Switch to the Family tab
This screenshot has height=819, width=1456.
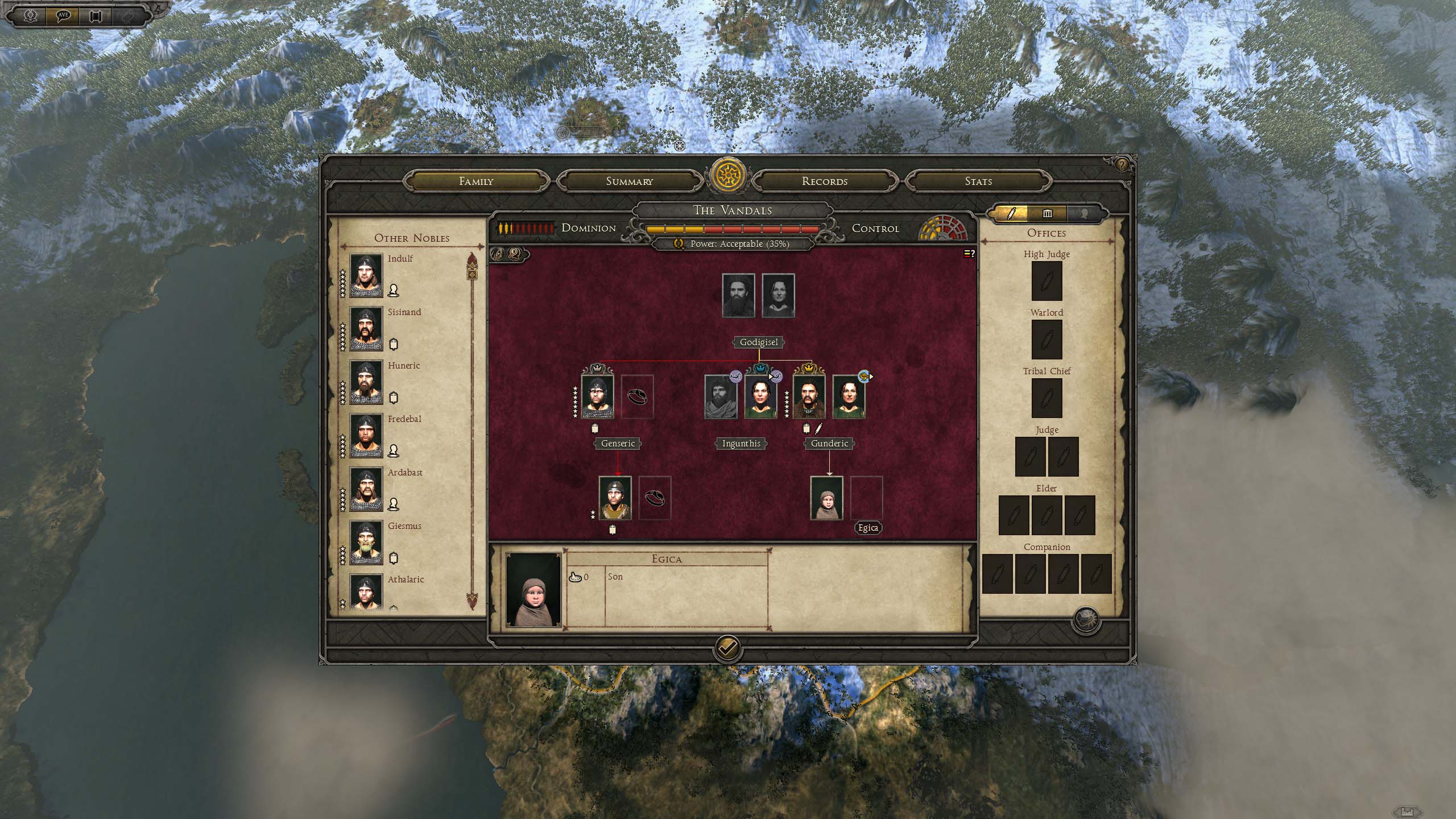pyautogui.click(x=476, y=181)
